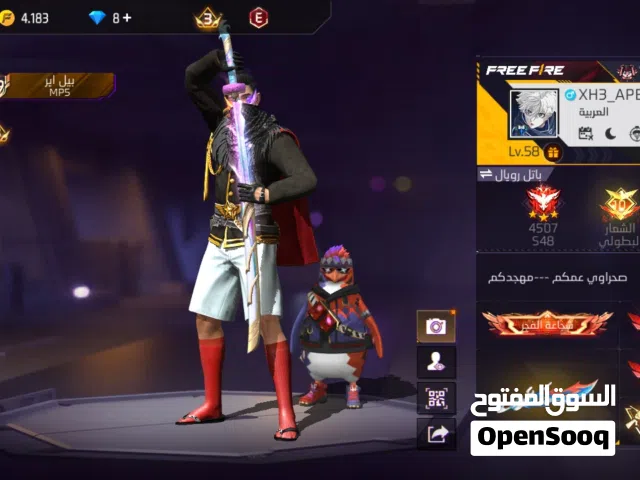640x480 pixels.
Task: Click the crescent moon icon
Action: pyautogui.click(x=610, y=133)
